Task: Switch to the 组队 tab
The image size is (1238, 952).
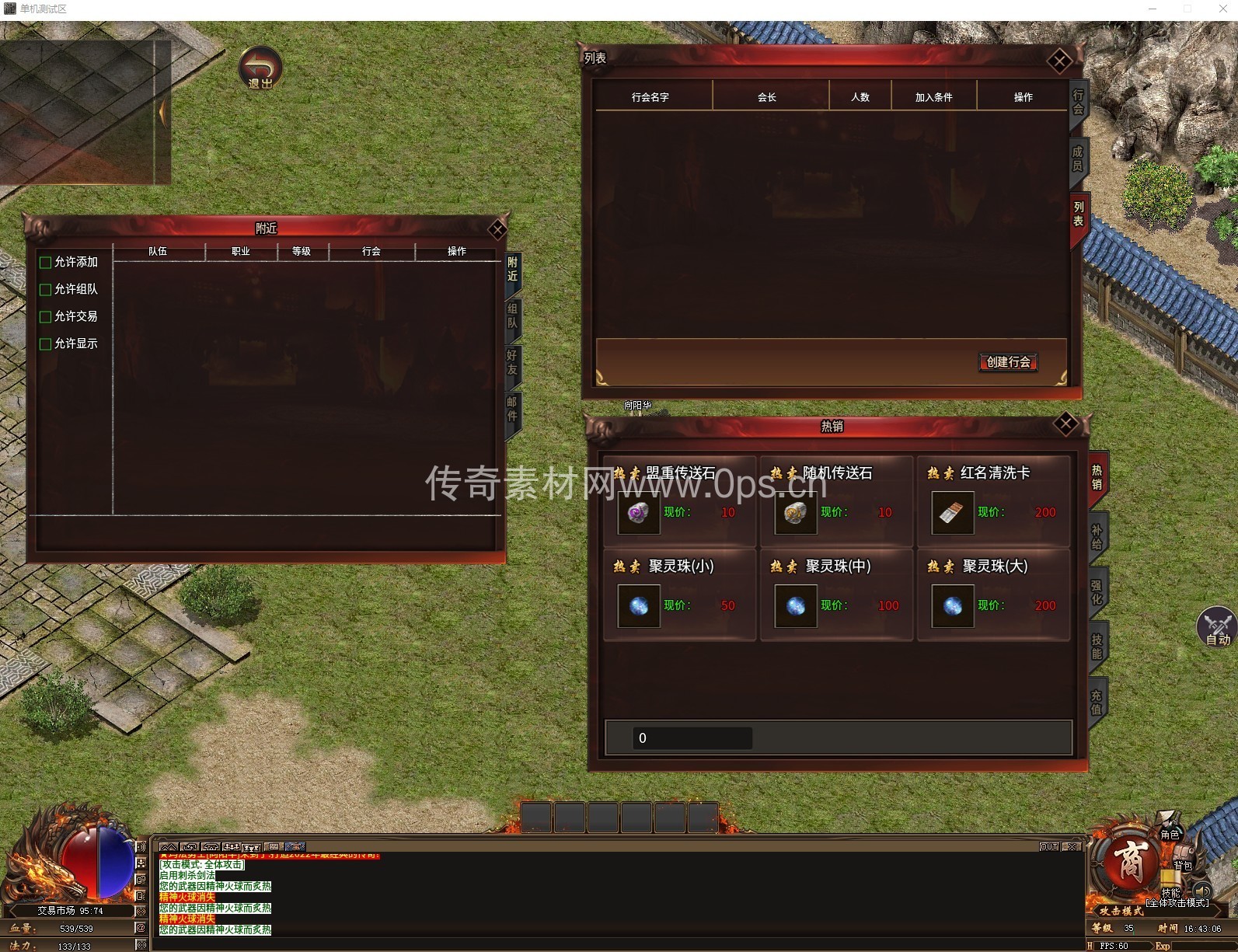Action: pos(512,316)
